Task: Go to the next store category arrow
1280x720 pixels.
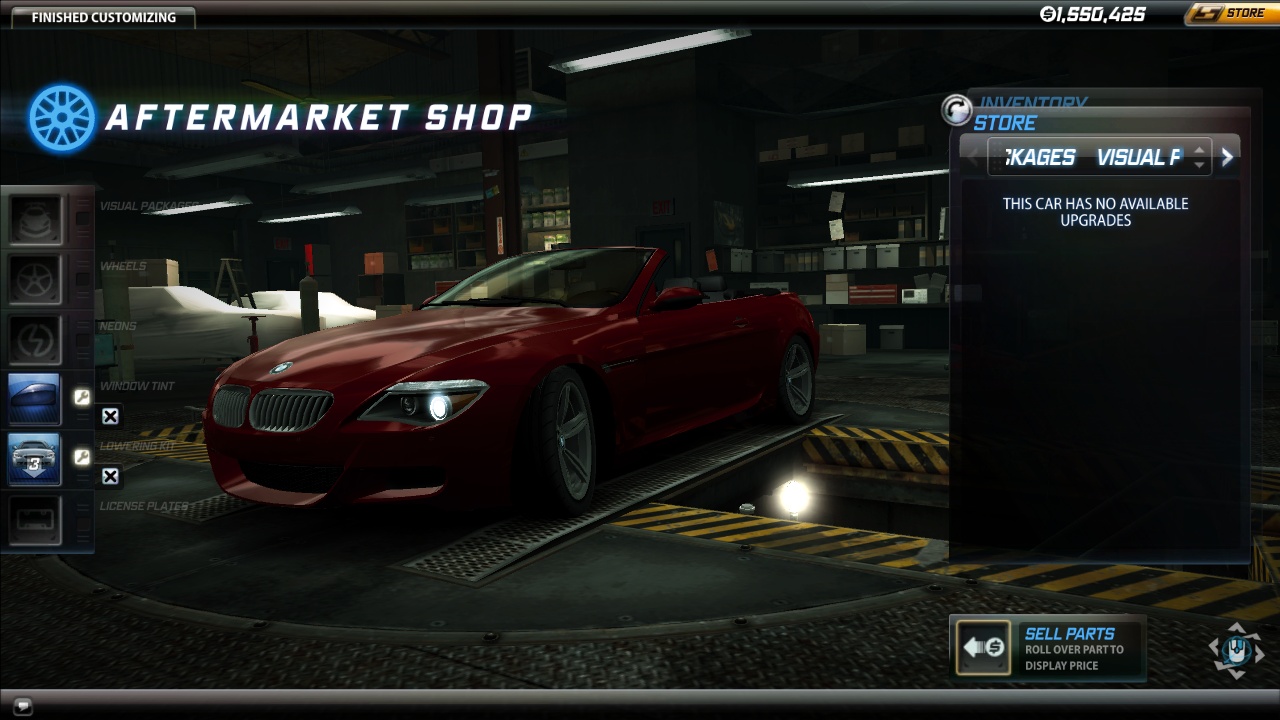Action: [1227, 157]
